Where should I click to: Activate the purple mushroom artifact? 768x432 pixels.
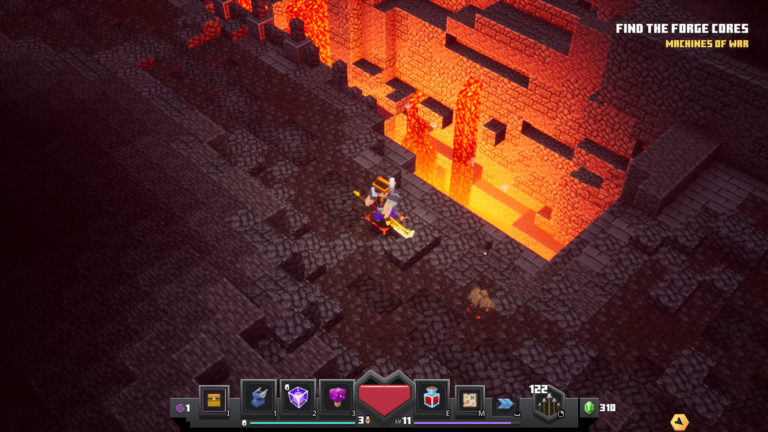pos(337,398)
